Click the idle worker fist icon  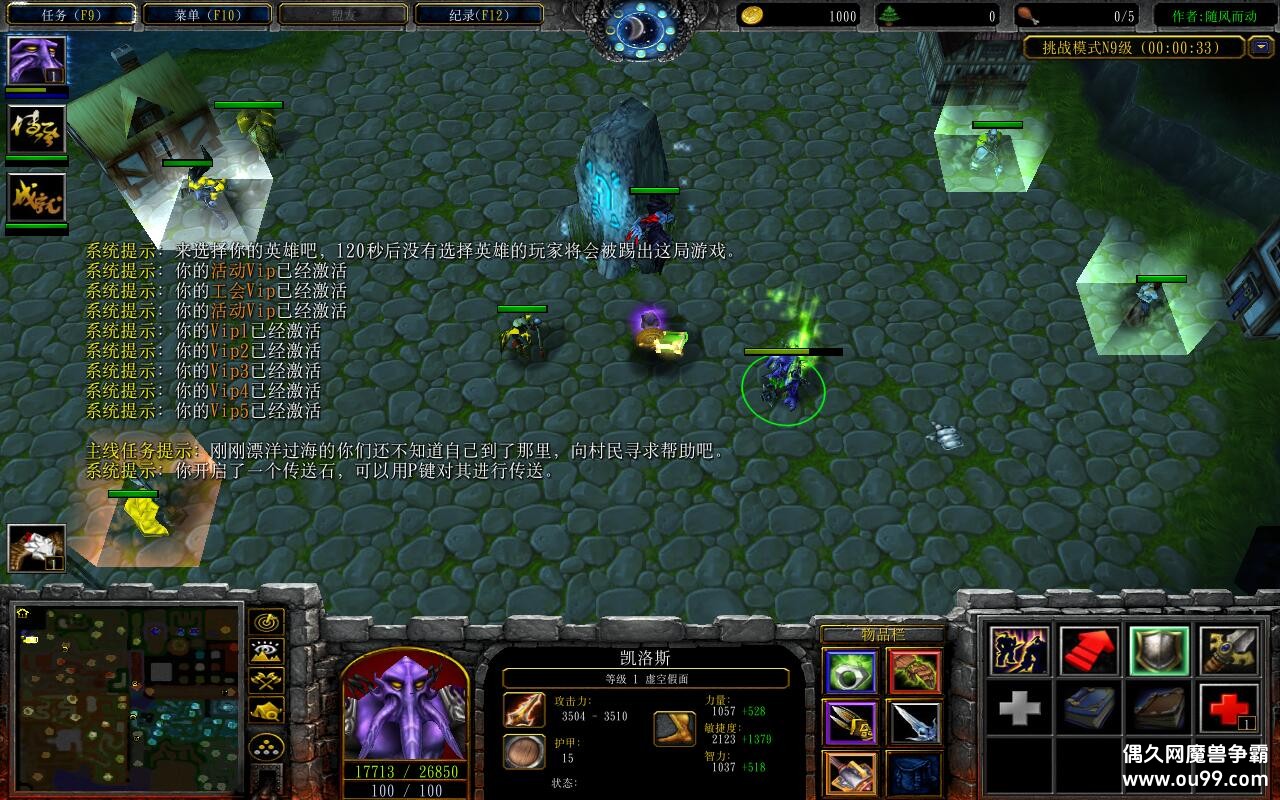click(37, 548)
